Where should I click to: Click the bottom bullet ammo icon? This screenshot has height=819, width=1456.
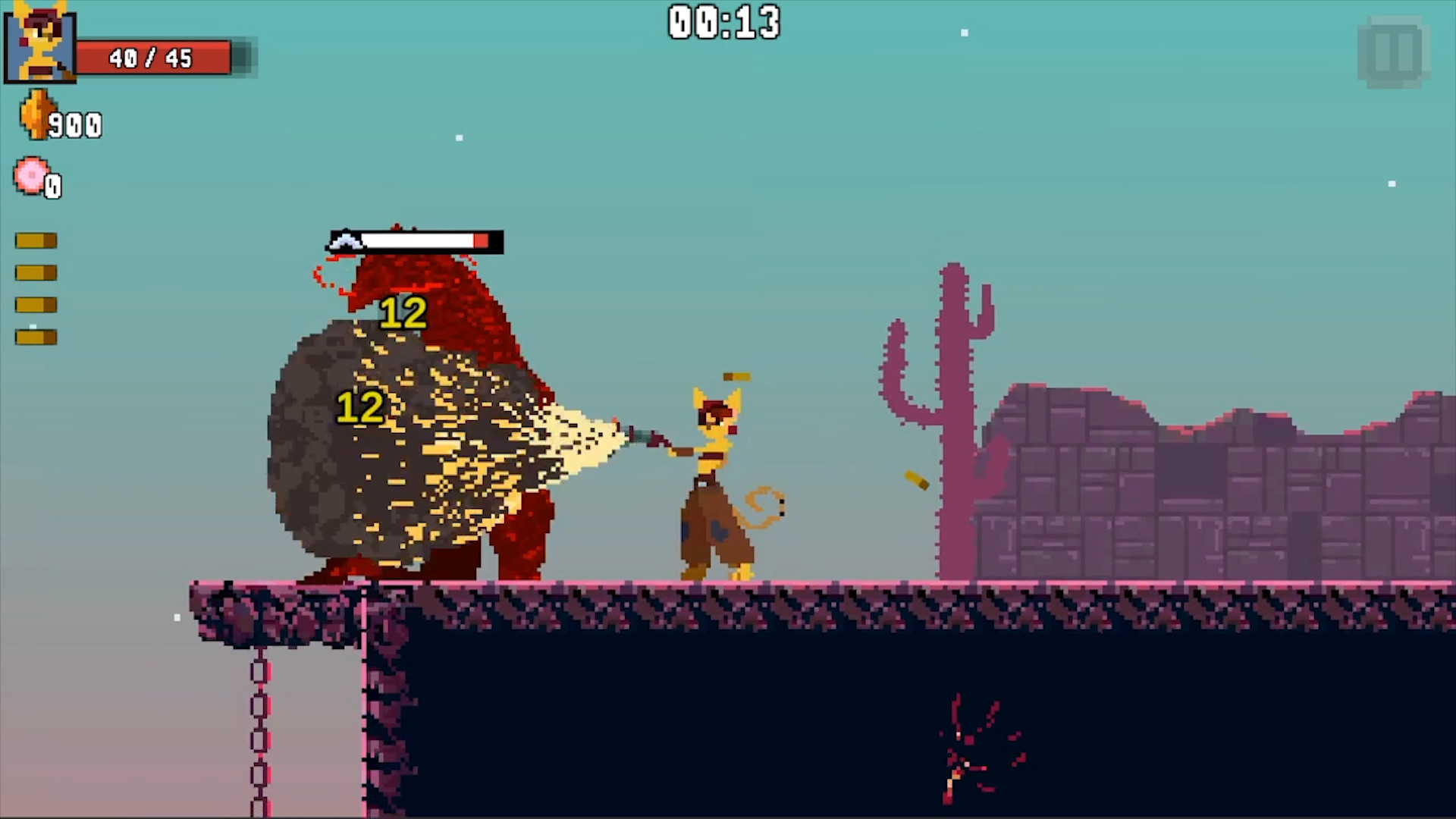coord(34,337)
